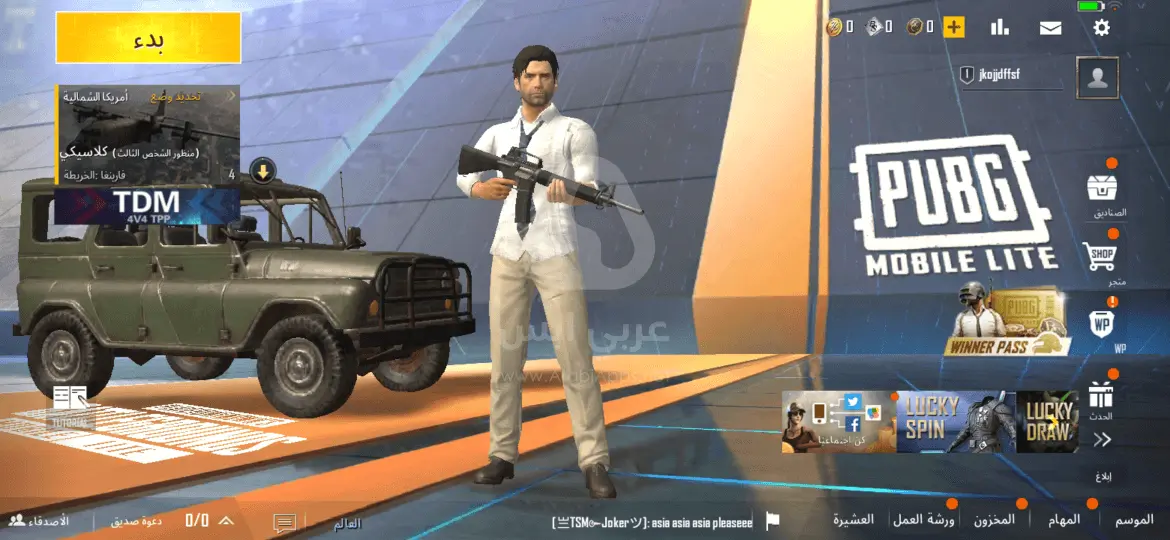
Task: Switch to the Season tab
Action: click(x=1134, y=520)
